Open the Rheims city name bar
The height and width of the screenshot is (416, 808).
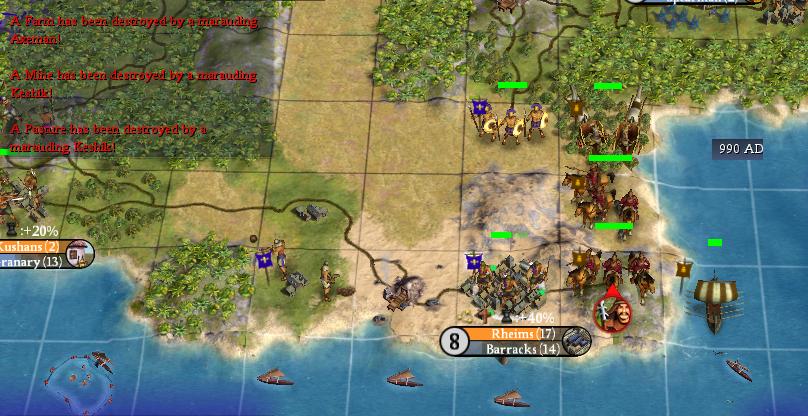point(518,334)
